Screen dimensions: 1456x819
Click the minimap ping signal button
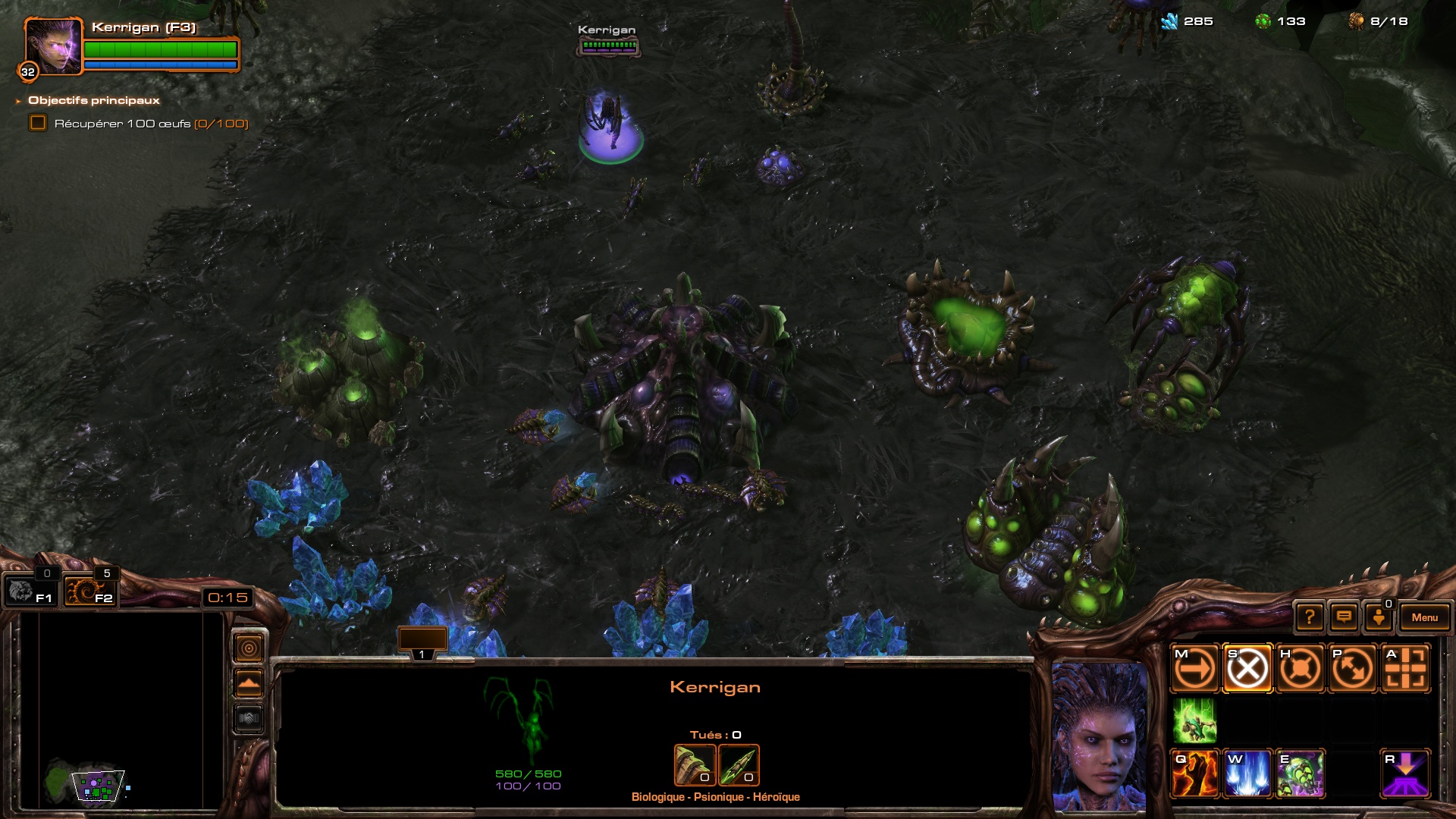tap(249, 648)
